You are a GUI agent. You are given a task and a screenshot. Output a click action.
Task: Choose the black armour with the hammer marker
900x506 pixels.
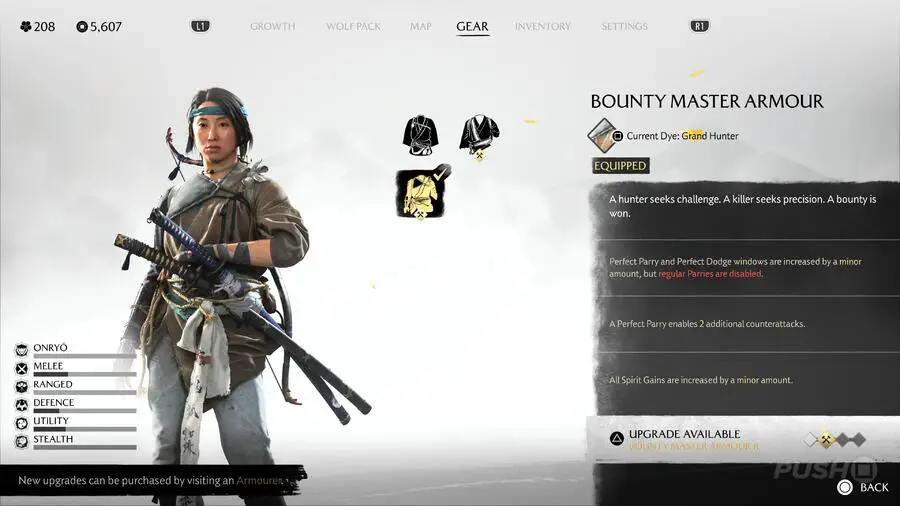(479, 135)
